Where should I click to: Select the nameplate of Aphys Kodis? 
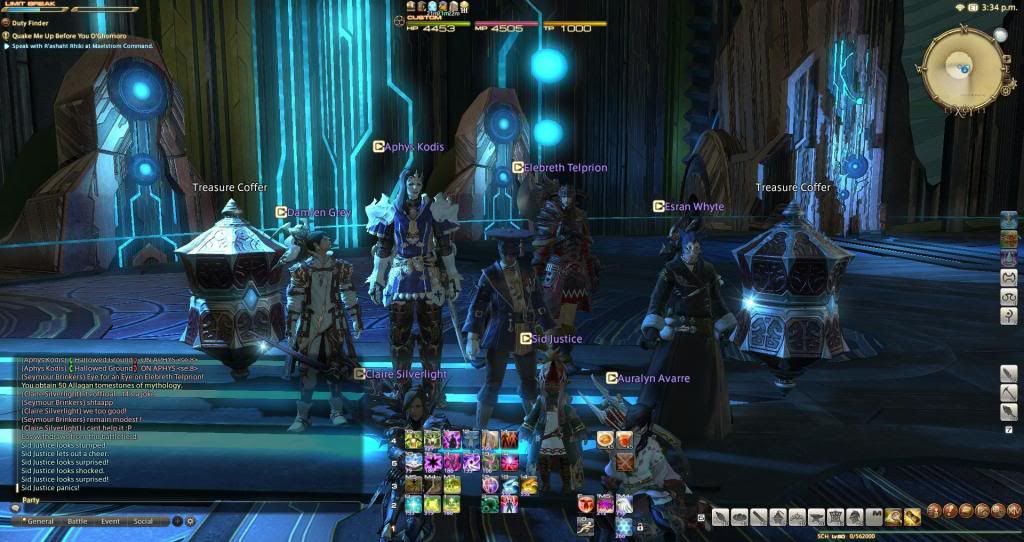click(x=413, y=146)
